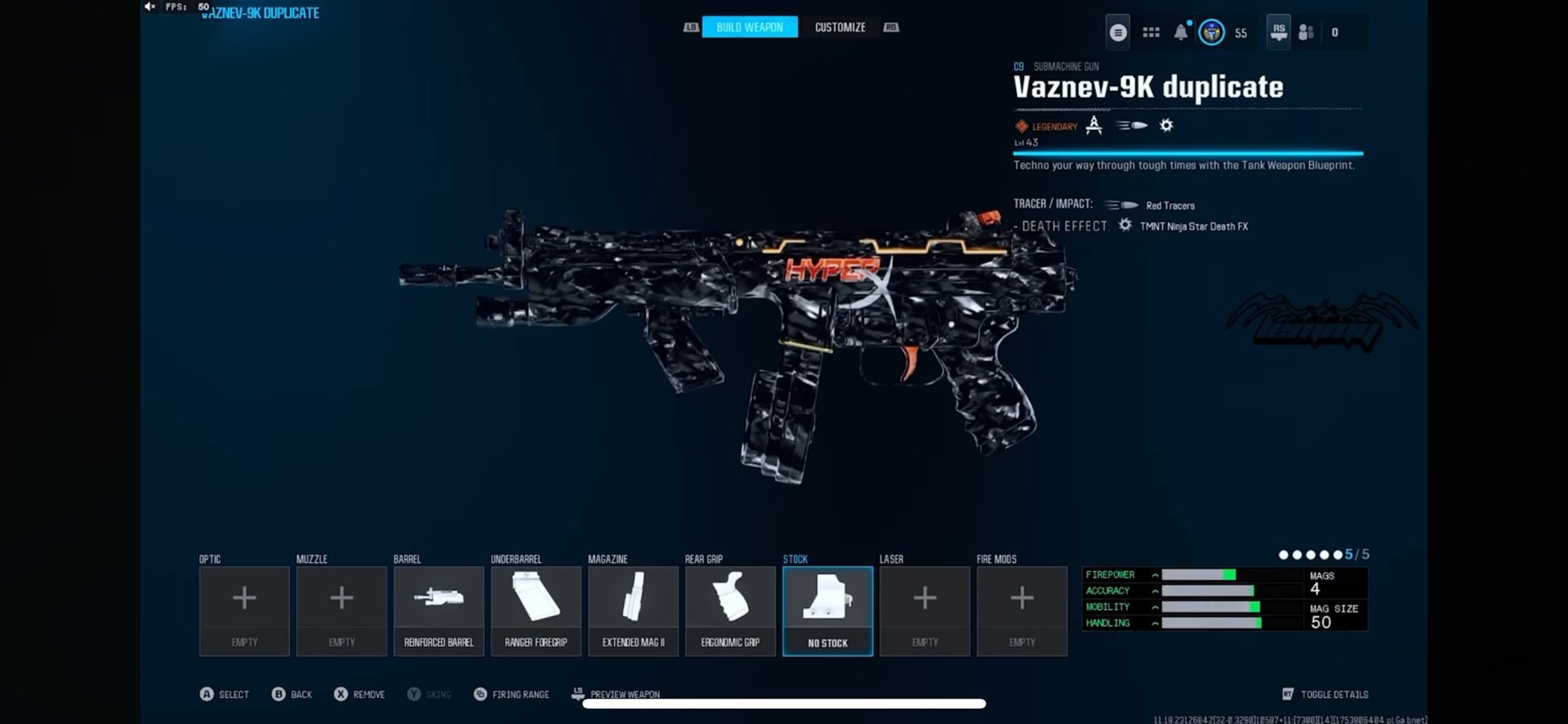Click Toggle Details option
This screenshot has height=724, width=1568.
pyautogui.click(x=1325, y=694)
